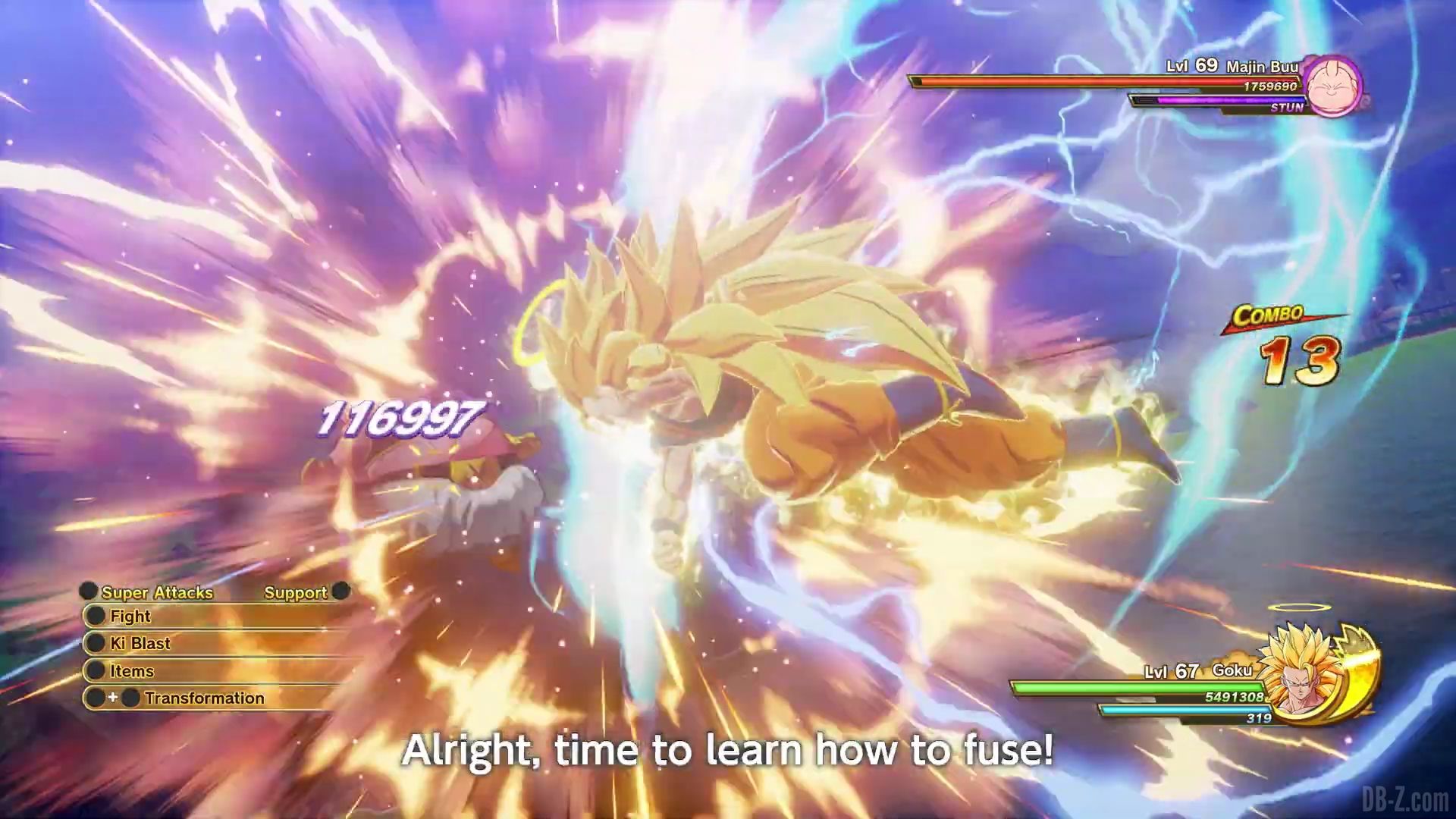Screen dimensions: 1456x819
Task: Choose the Ki Blast command
Action: pyautogui.click(x=140, y=644)
